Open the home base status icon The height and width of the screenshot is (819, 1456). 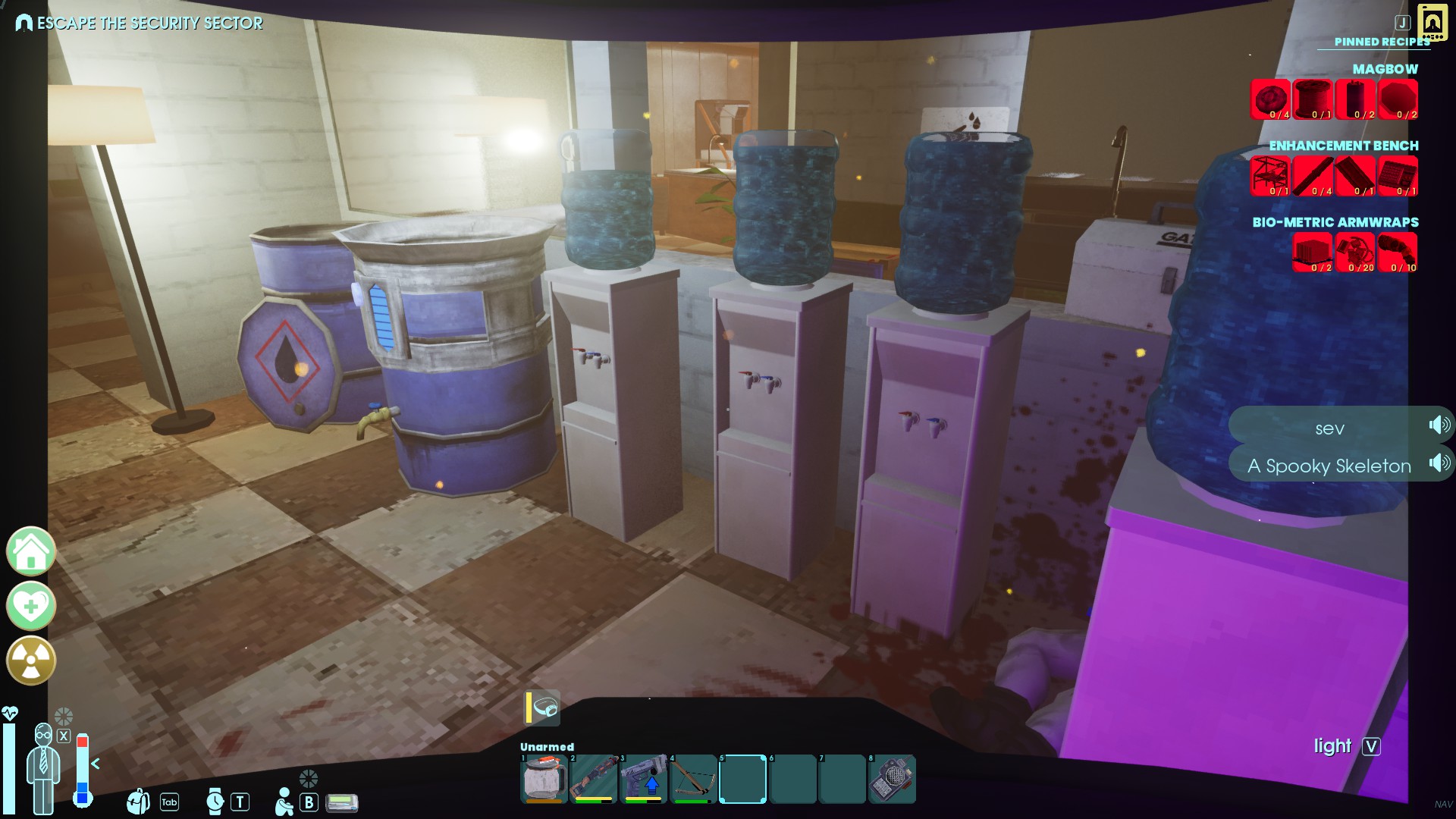pos(31,551)
